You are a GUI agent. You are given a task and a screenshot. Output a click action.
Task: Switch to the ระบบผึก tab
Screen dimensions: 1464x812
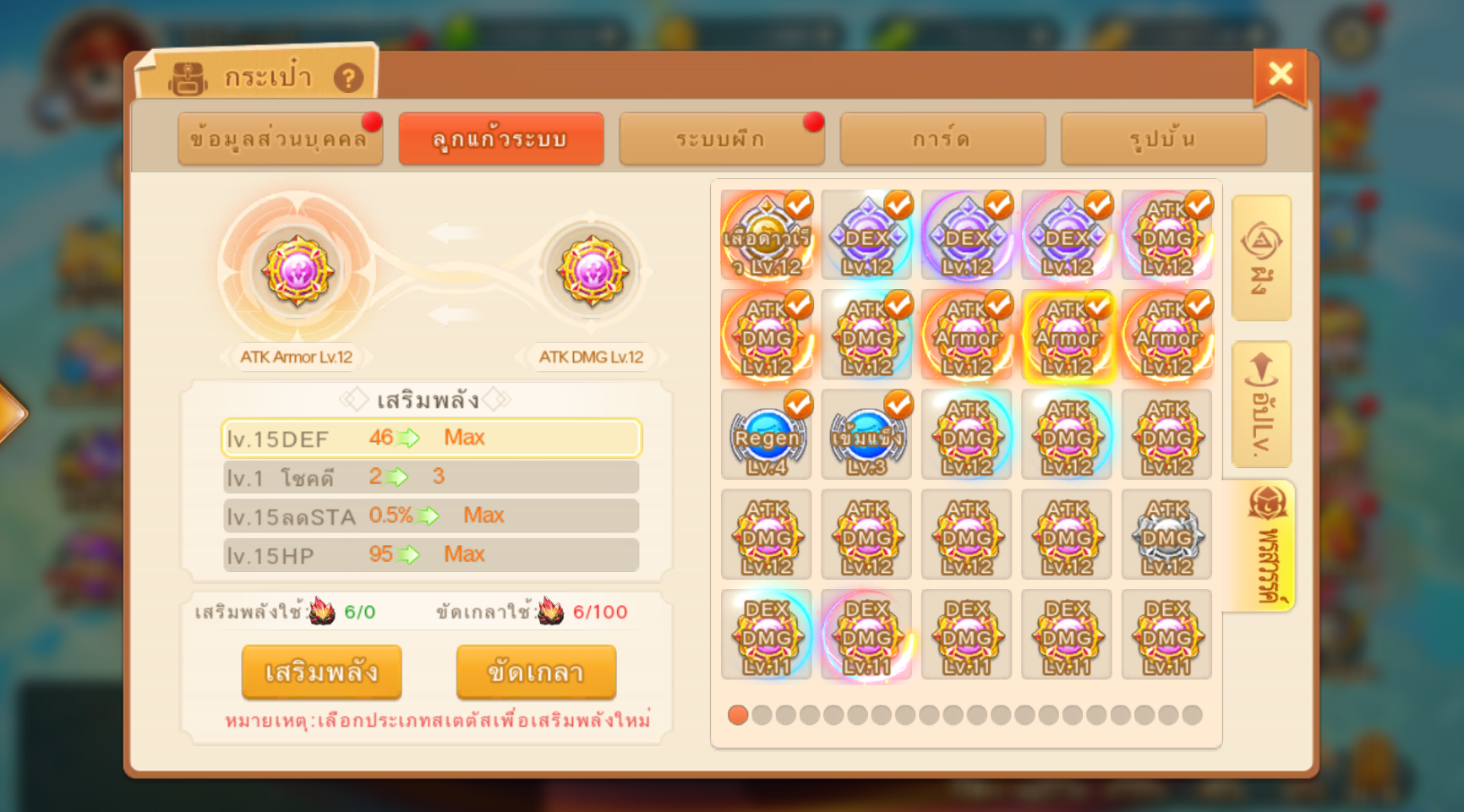tap(721, 139)
